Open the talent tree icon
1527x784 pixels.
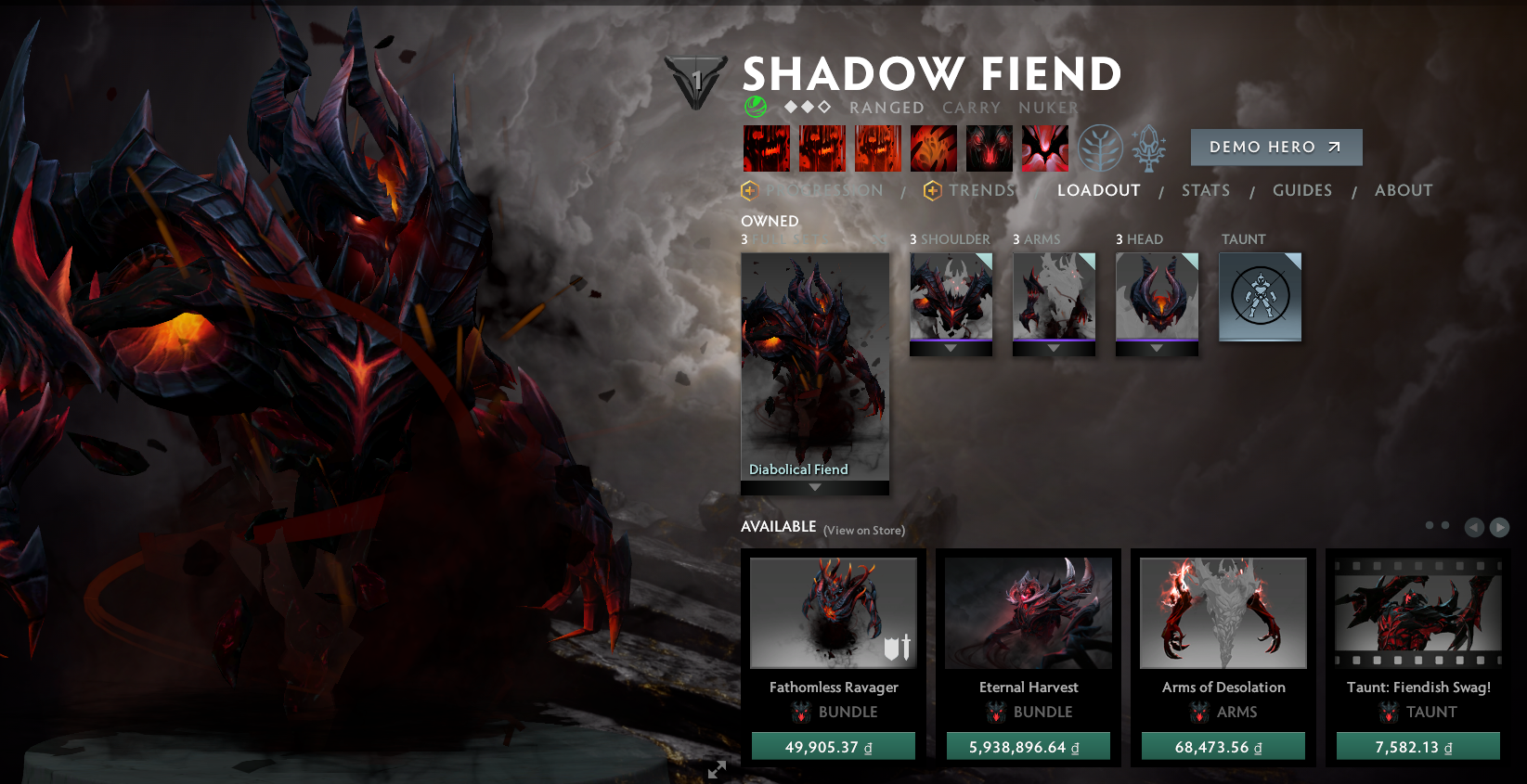pyautogui.click(x=1101, y=148)
